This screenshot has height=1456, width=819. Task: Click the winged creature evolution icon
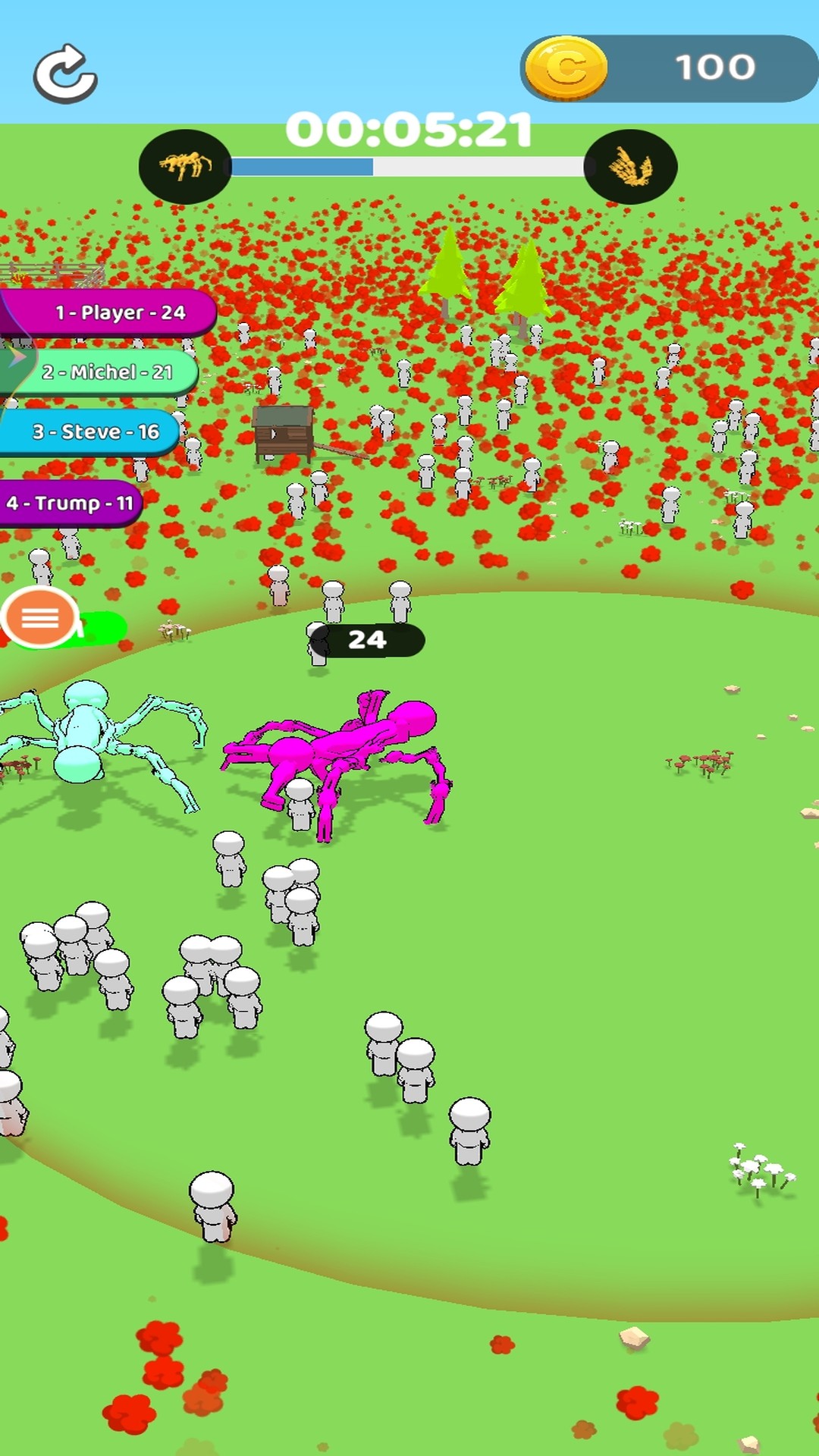630,167
